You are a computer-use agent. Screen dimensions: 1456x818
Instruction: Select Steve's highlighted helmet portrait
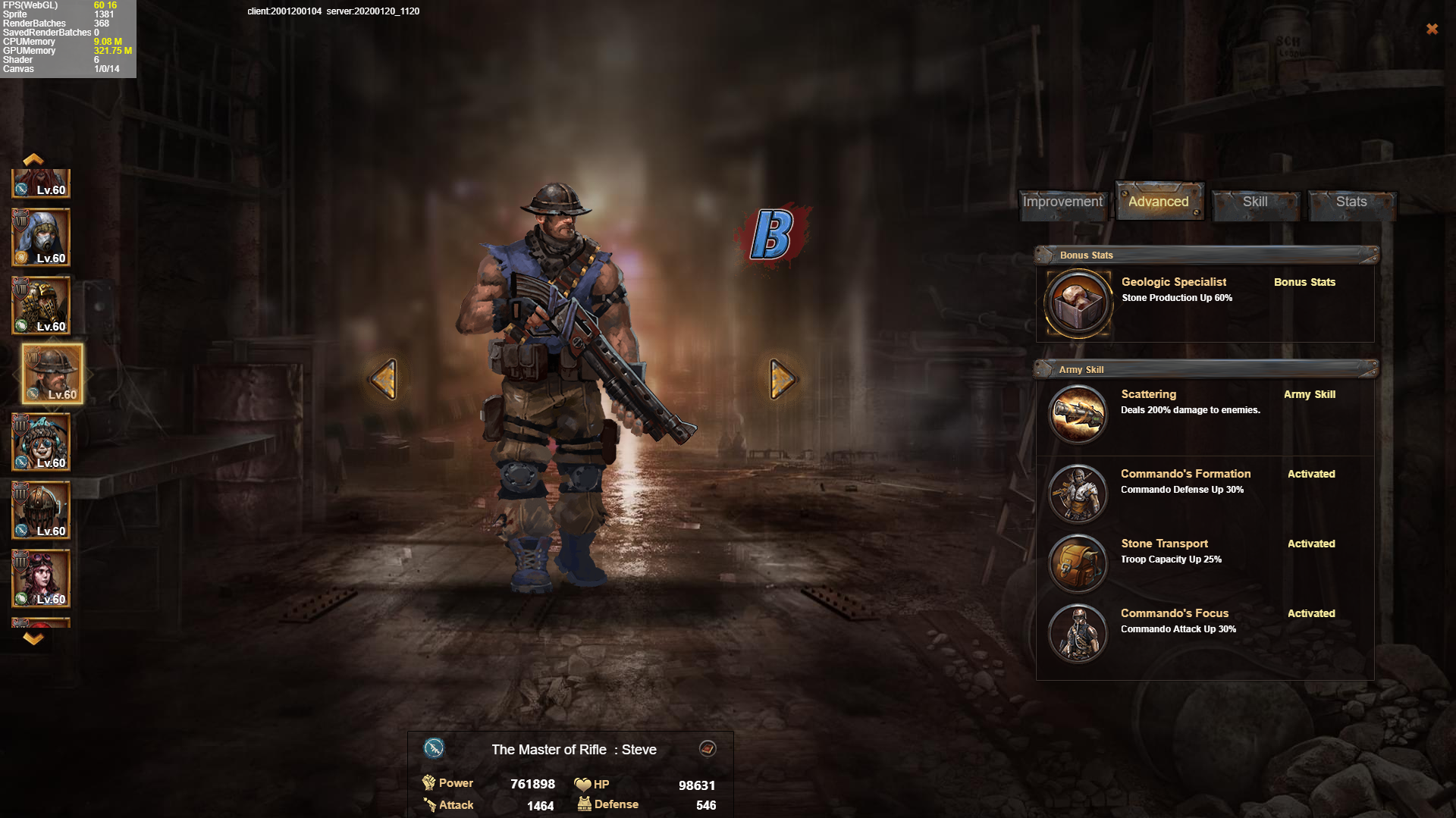coord(52,373)
